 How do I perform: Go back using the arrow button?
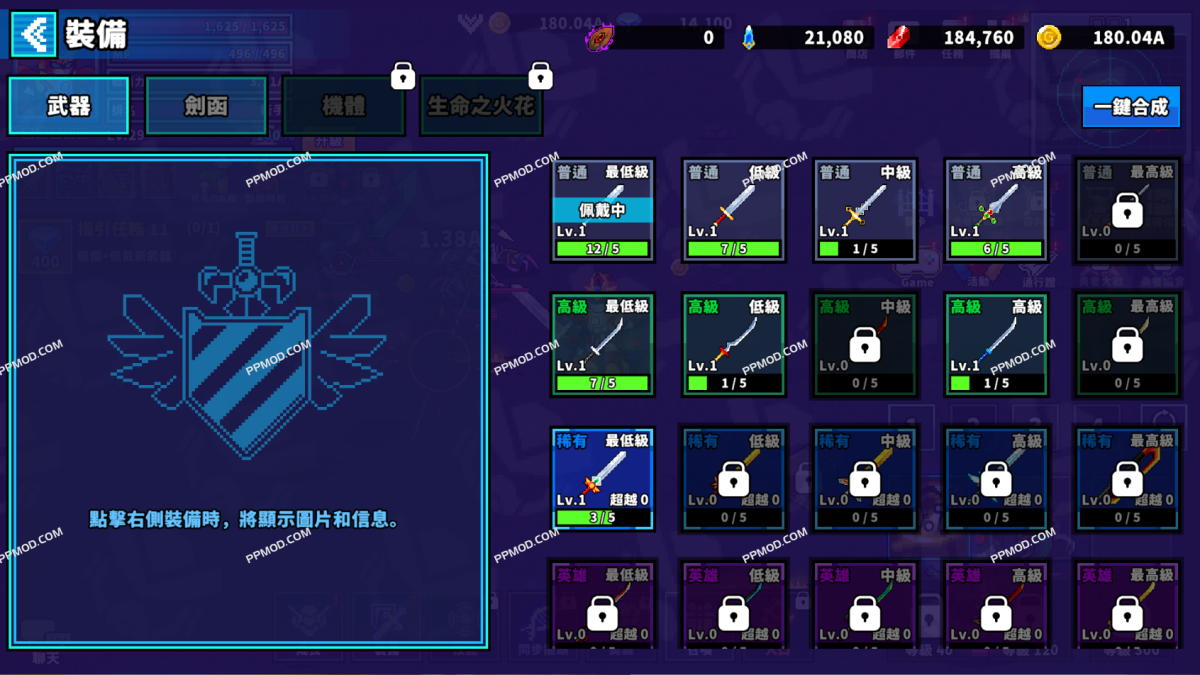(x=33, y=35)
